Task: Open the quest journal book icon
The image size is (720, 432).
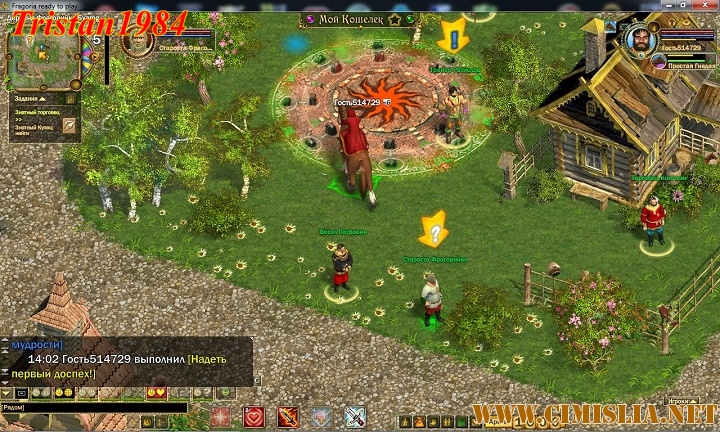Action: pyautogui.click(x=70, y=99)
